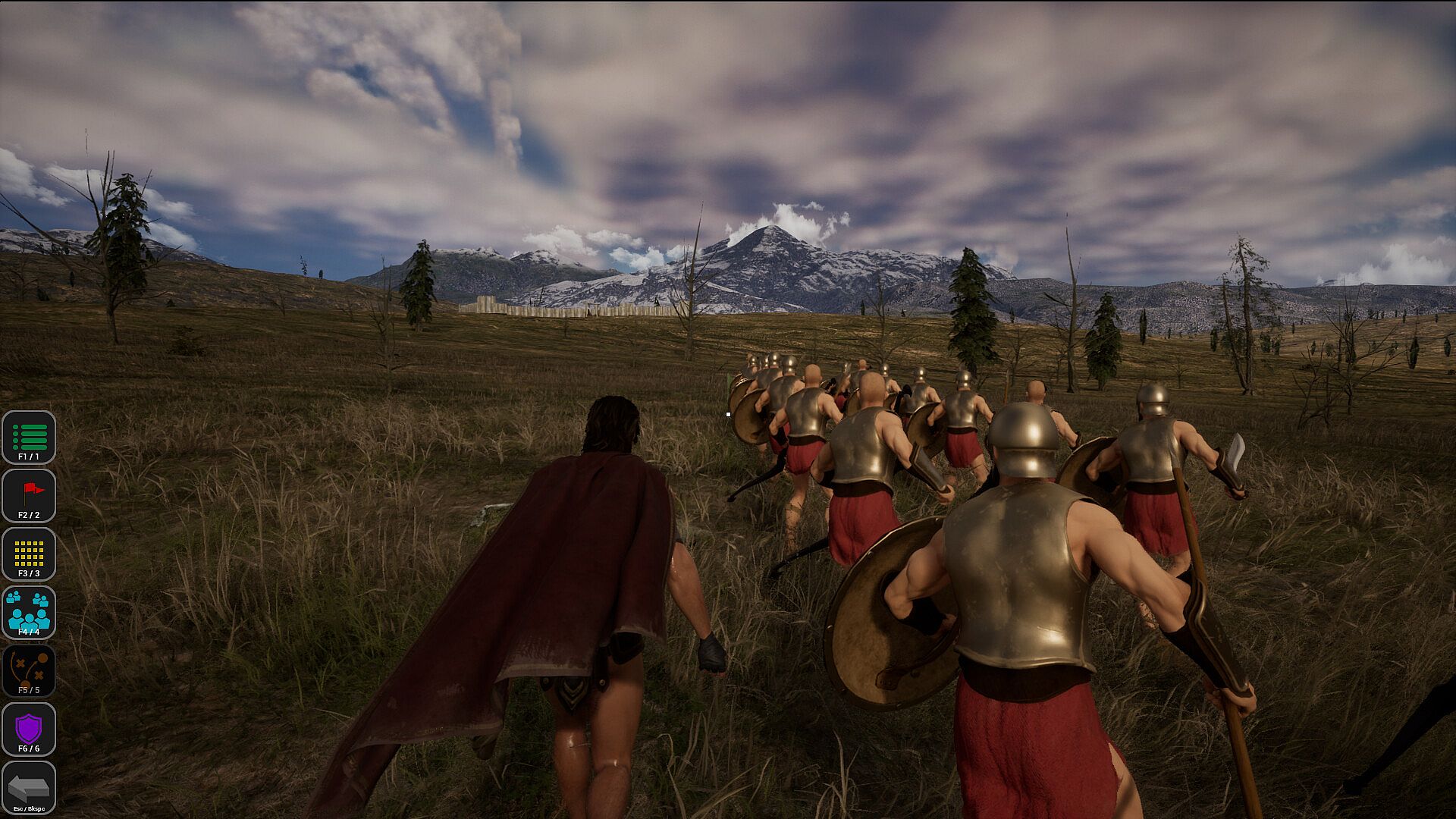Click the dimmed tactics diagram button

pos(29,671)
